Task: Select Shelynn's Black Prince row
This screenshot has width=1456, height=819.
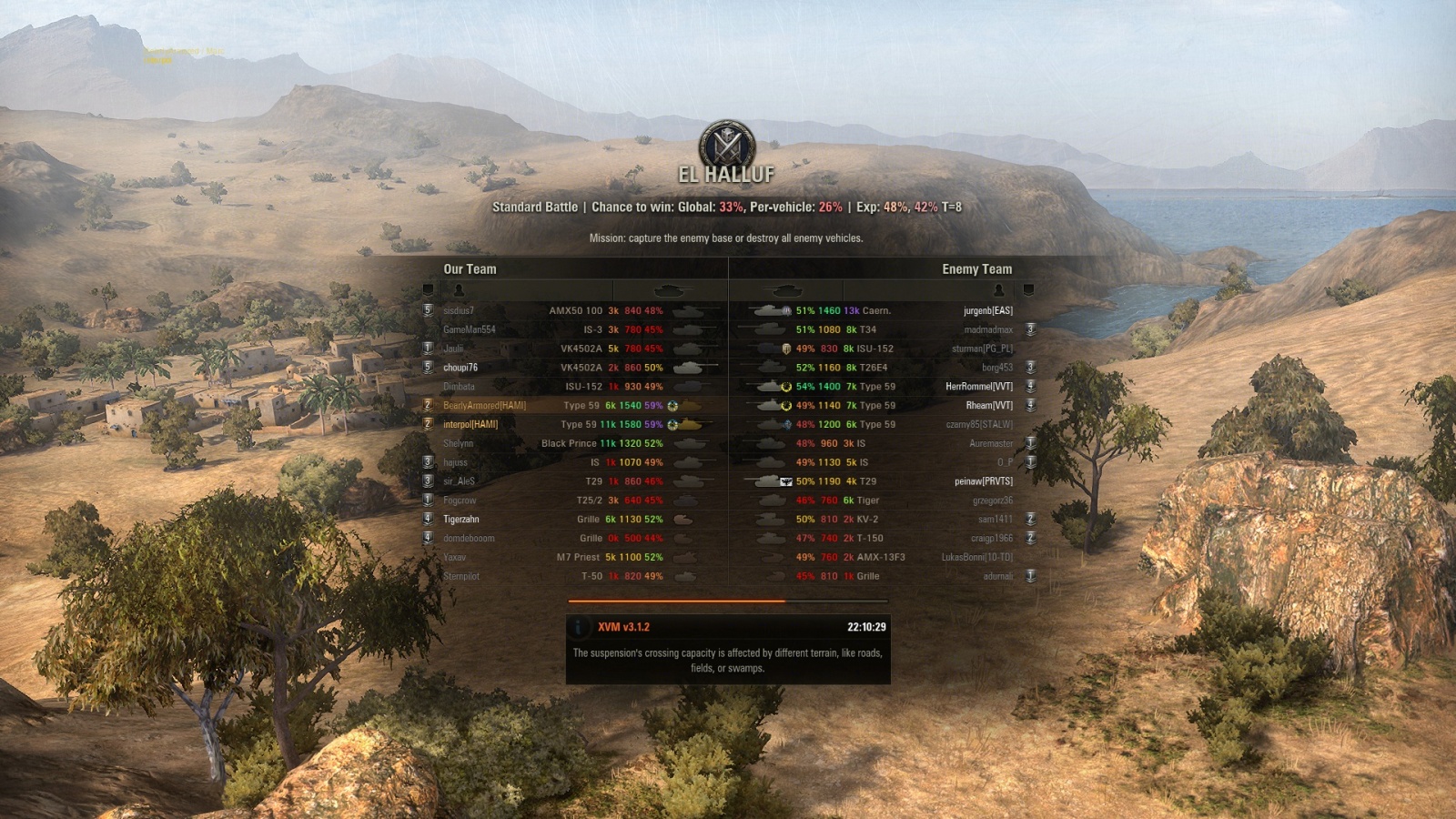Action: click(459, 444)
